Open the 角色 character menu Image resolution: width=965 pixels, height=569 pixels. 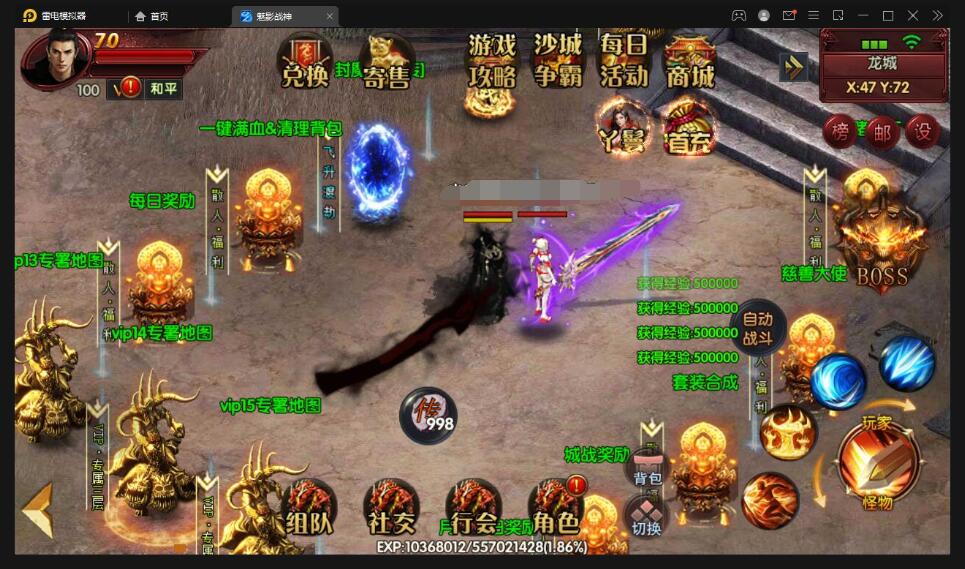pos(555,510)
